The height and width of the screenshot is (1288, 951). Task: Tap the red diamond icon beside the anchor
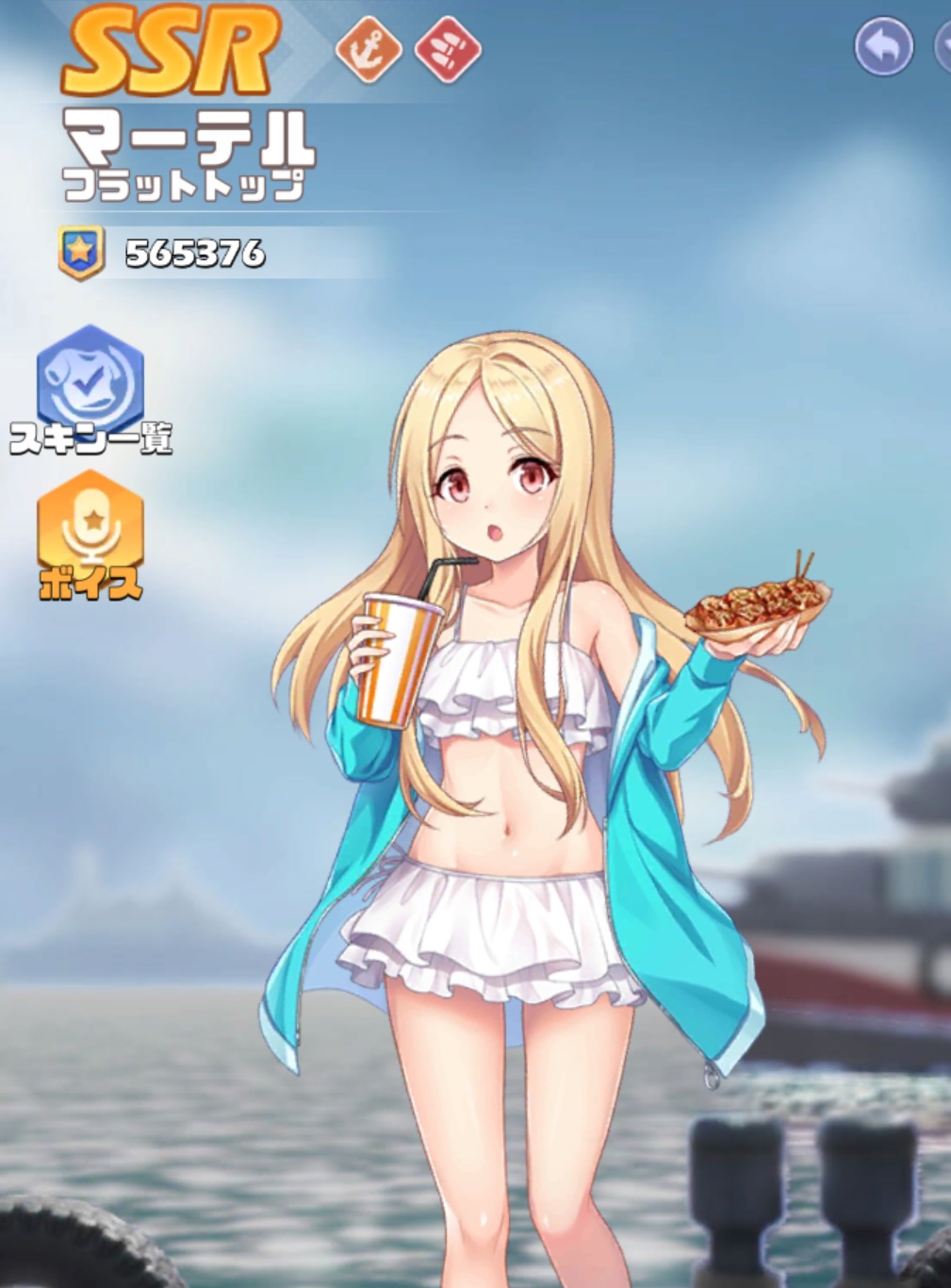click(x=449, y=48)
